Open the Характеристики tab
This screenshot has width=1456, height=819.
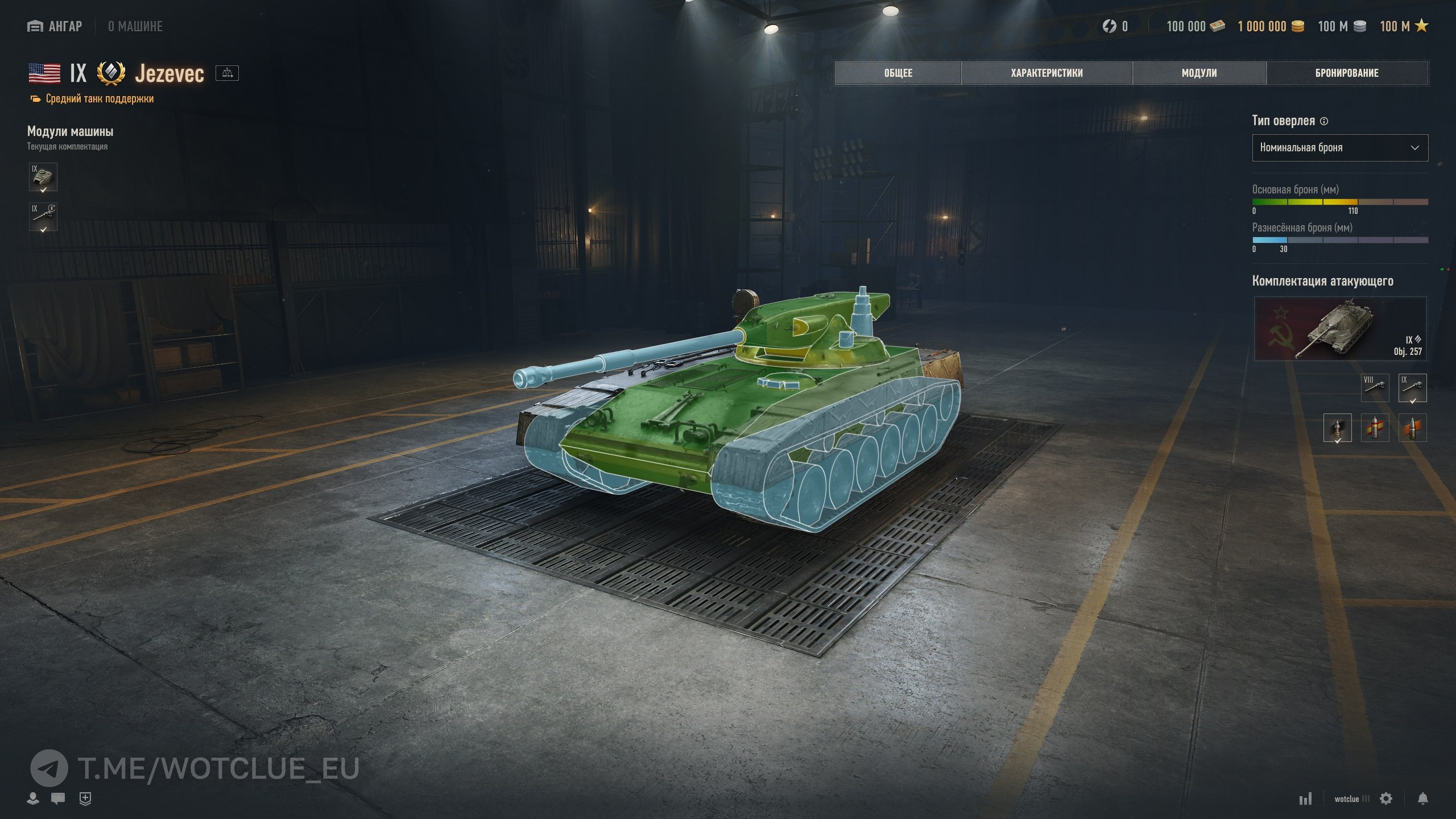pos(1046,73)
